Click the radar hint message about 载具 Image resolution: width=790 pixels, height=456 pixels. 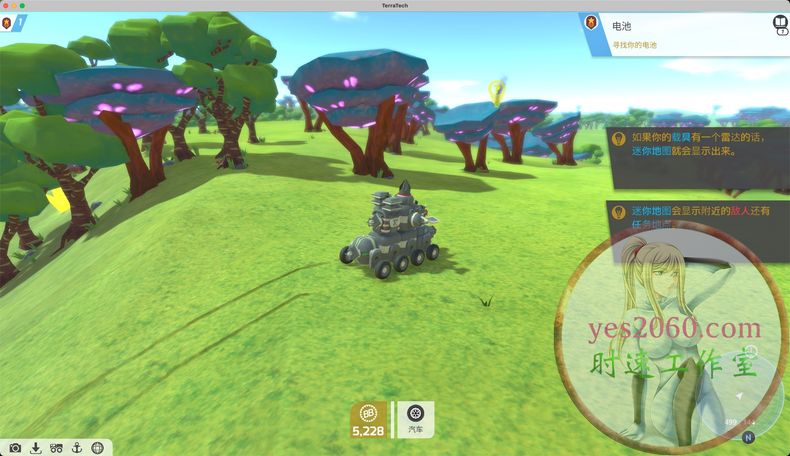point(695,149)
